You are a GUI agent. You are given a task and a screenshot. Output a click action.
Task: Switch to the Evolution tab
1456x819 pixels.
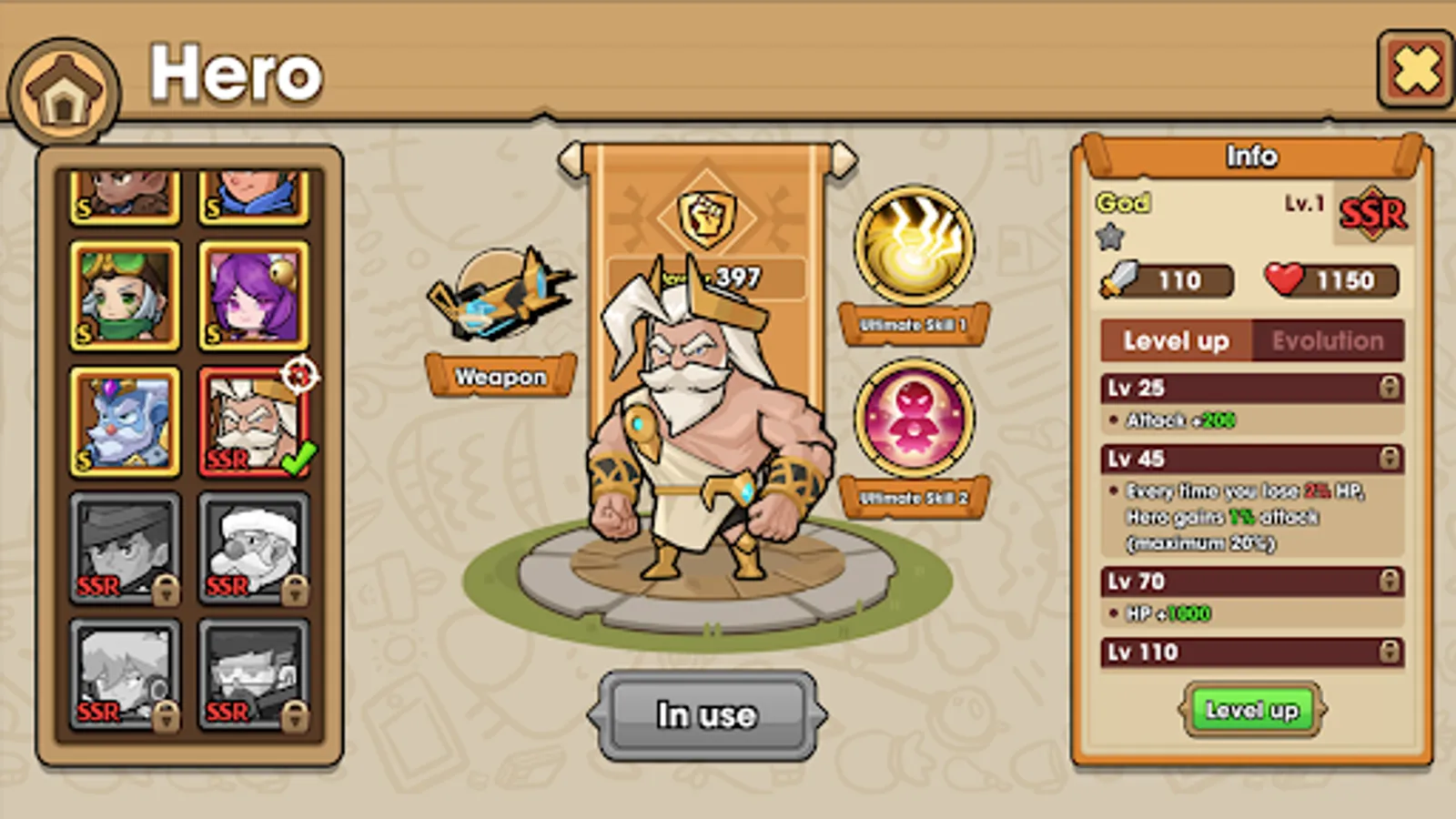[x=1328, y=341]
